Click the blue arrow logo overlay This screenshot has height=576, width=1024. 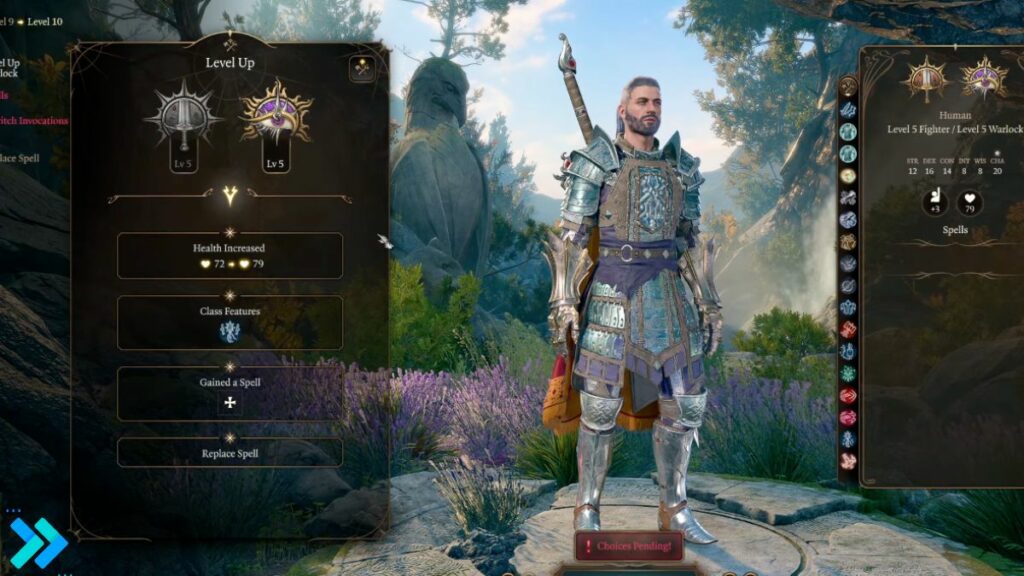(37, 543)
